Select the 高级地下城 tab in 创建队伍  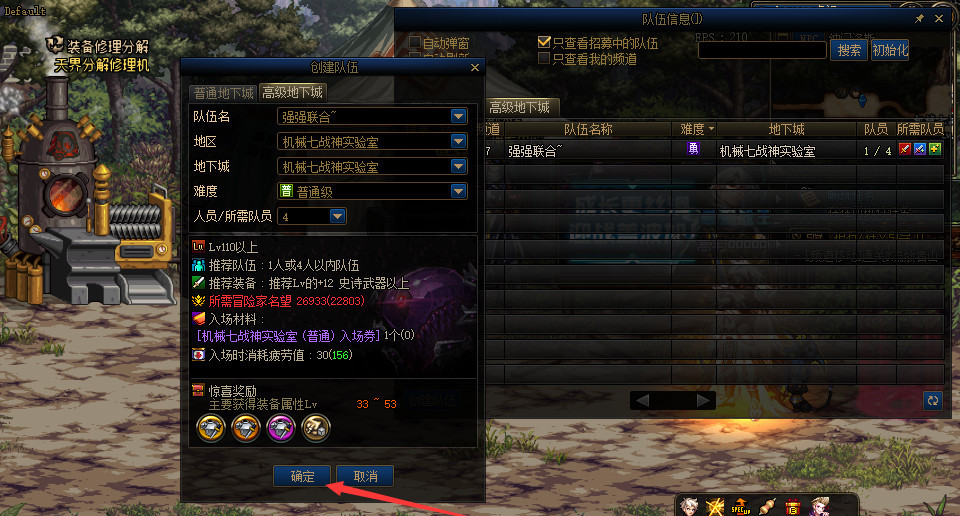(292, 92)
